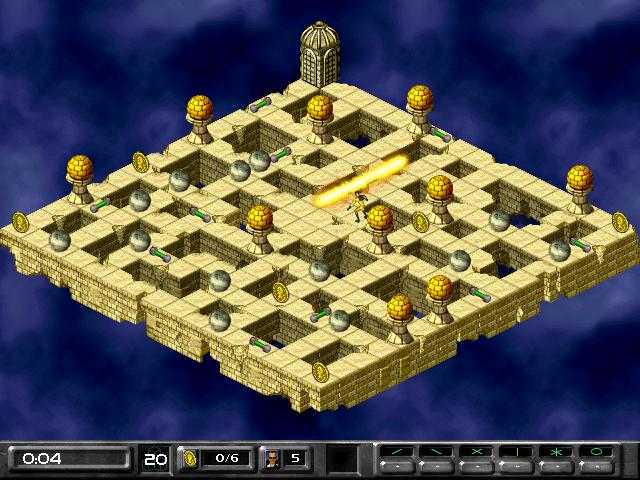640x480 pixels.
Task: Select the forward-slash mirror tool
Action: 398,452
